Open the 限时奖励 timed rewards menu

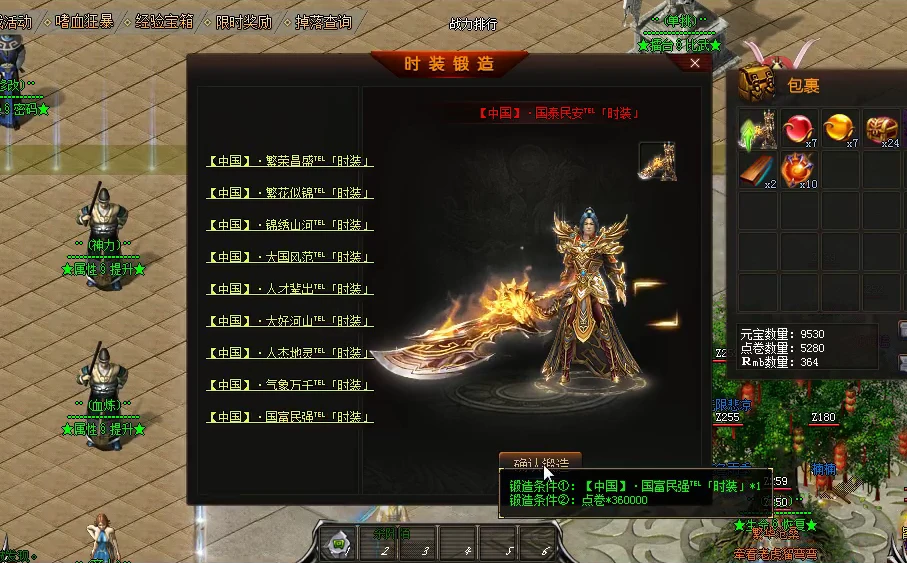click(x=244, y=21)
